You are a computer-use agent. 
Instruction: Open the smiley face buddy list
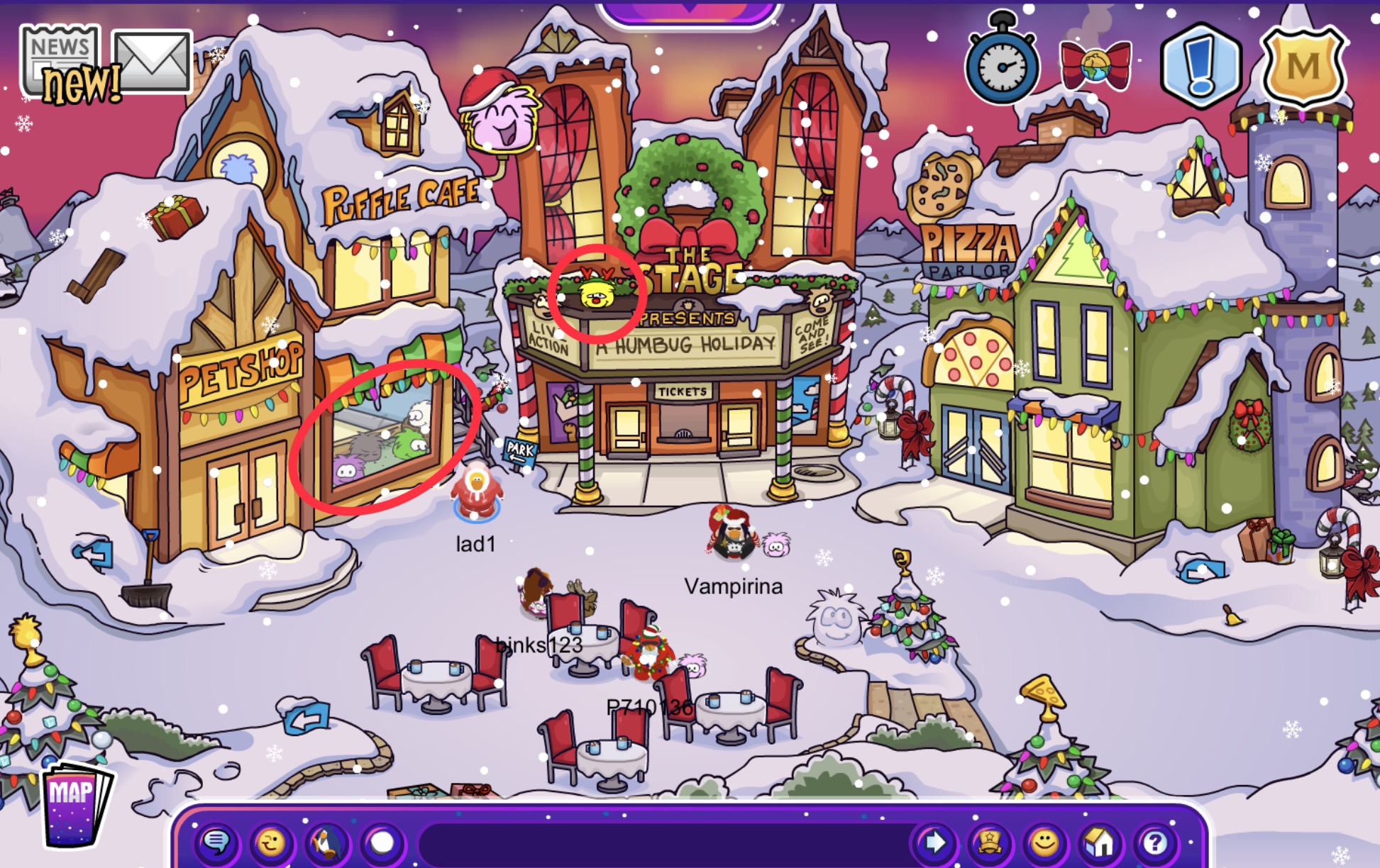coord(1044,842)
